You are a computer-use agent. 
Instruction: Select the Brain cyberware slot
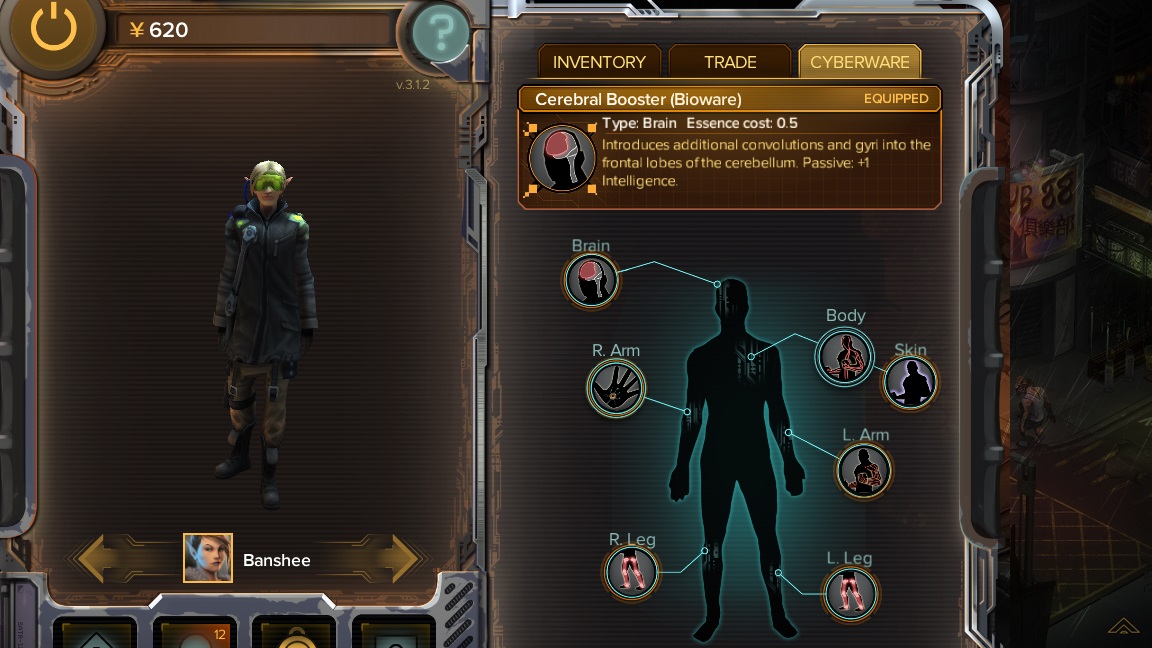[591, 280]
